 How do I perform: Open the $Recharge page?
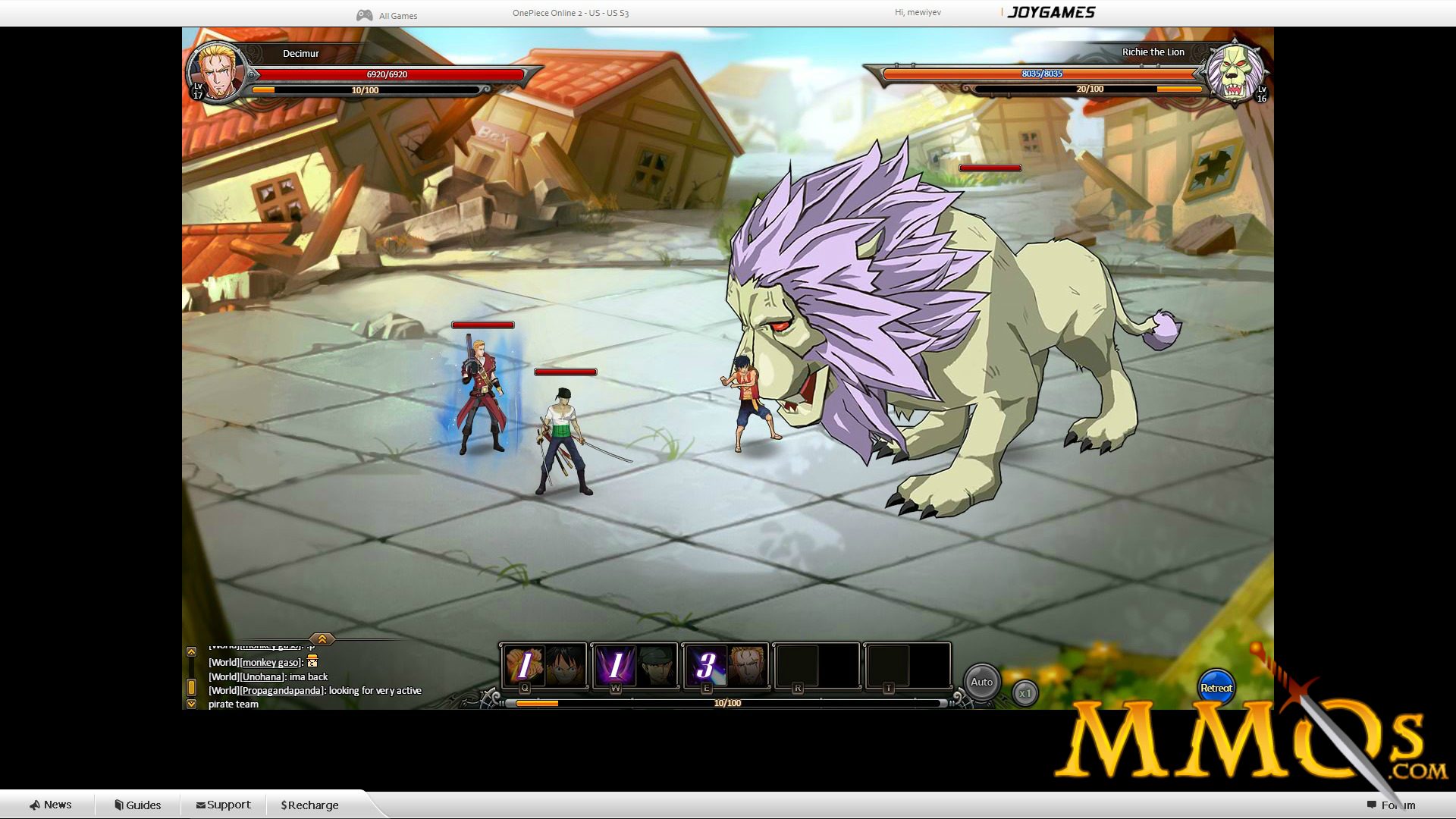[x=308, y=805]
